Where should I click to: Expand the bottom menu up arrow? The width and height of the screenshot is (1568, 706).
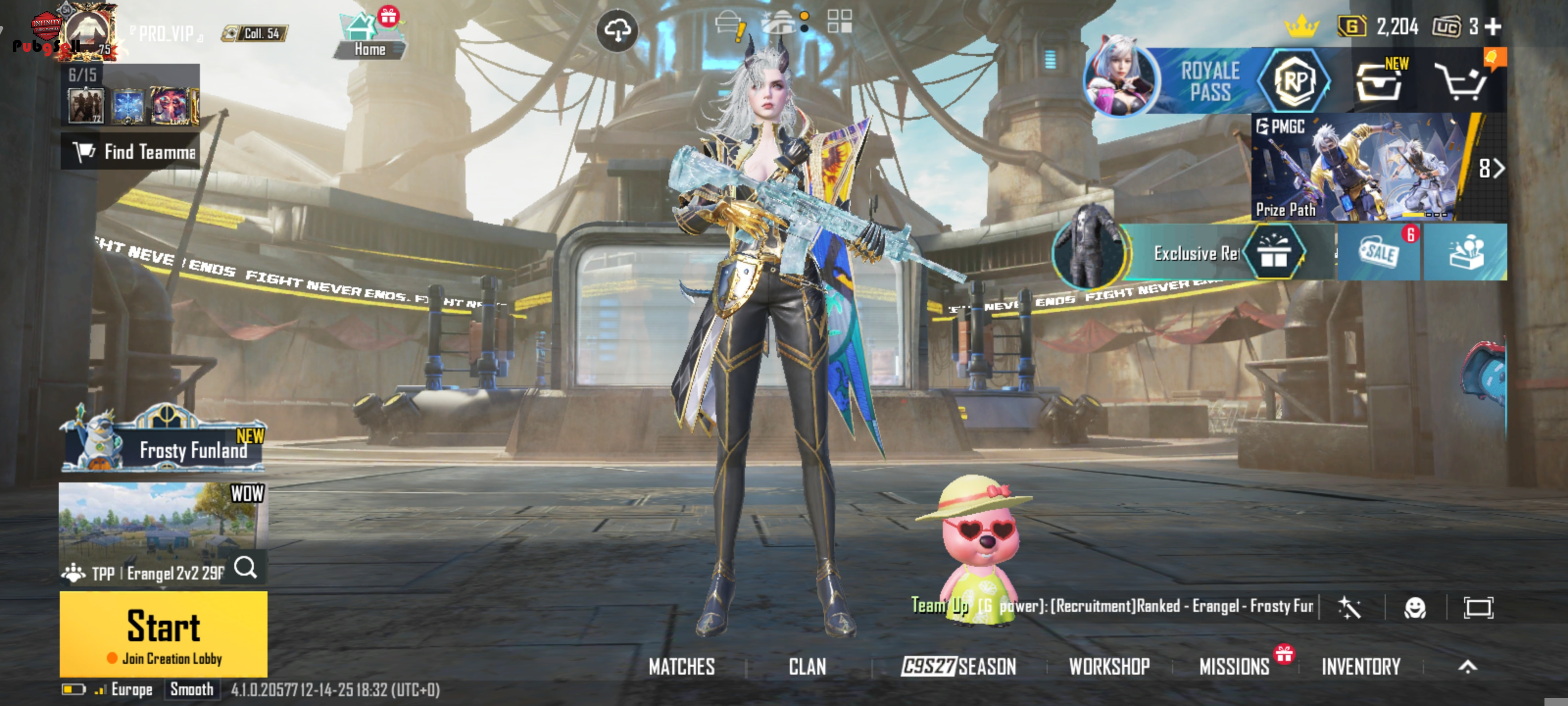click(x=1468, y=666)
